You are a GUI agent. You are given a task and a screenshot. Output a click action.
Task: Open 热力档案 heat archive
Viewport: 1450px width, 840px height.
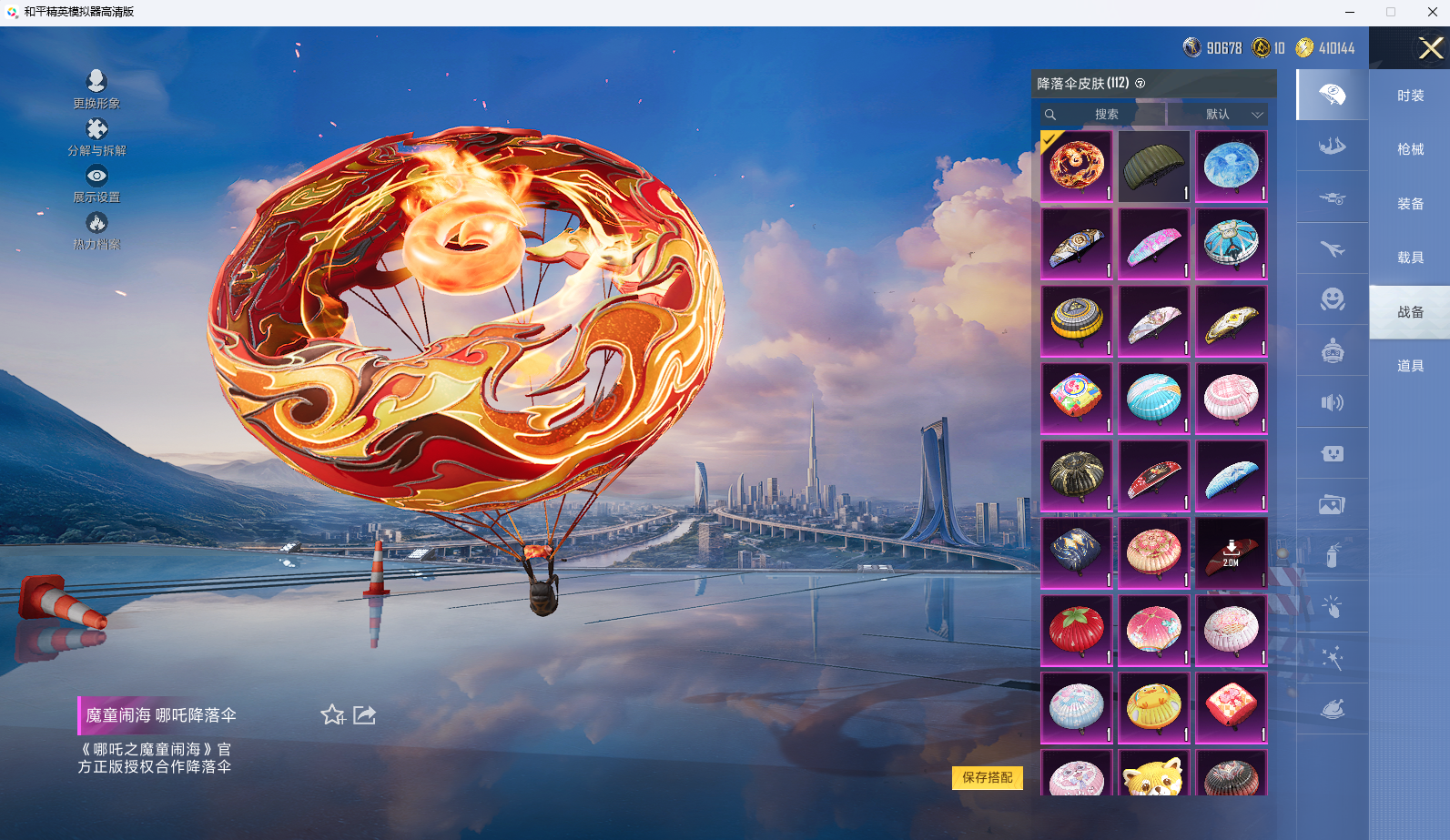tap(96, 231)
